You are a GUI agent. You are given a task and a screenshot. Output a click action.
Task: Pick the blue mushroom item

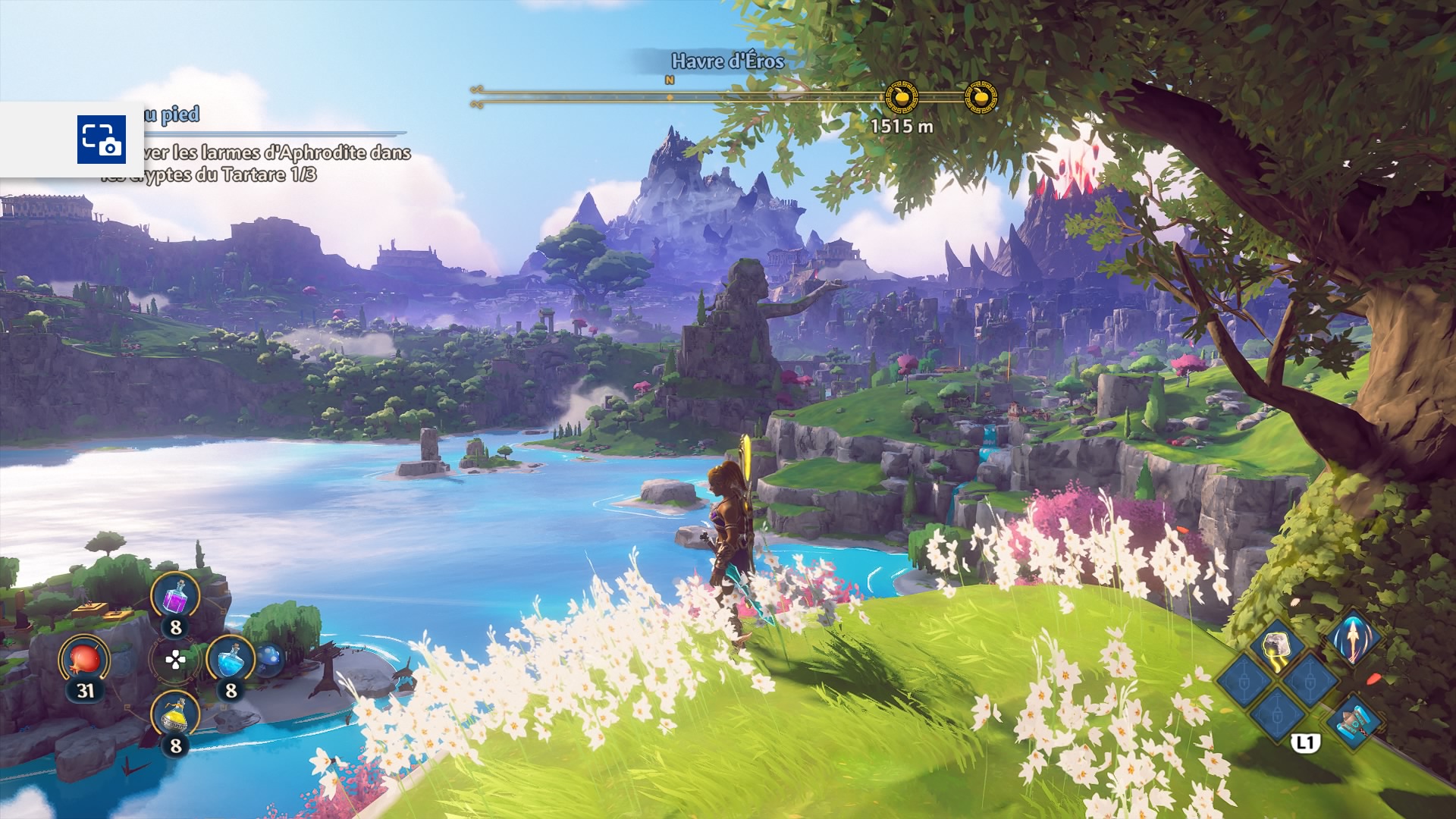pos(268,658)
